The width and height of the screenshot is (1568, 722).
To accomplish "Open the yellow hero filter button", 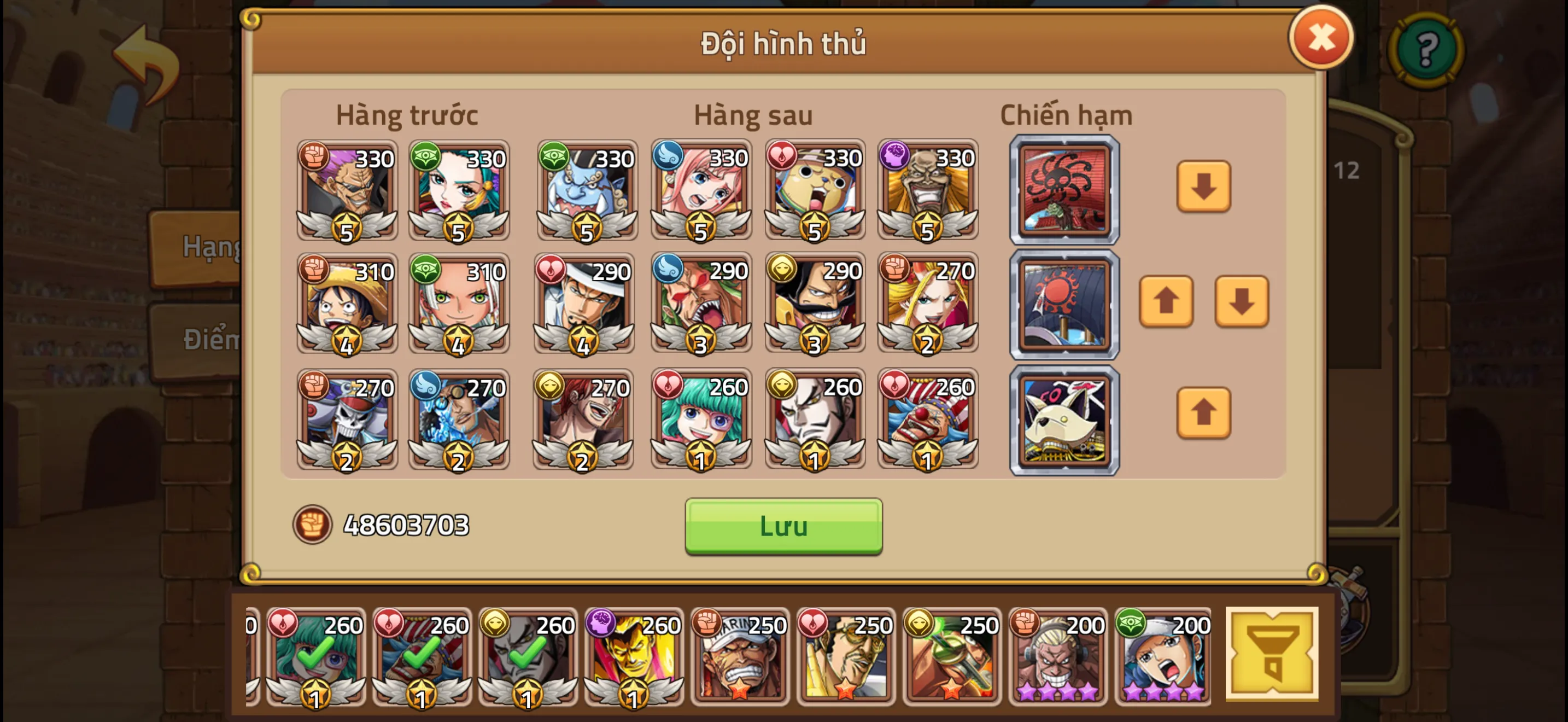I will [1272, 654].
